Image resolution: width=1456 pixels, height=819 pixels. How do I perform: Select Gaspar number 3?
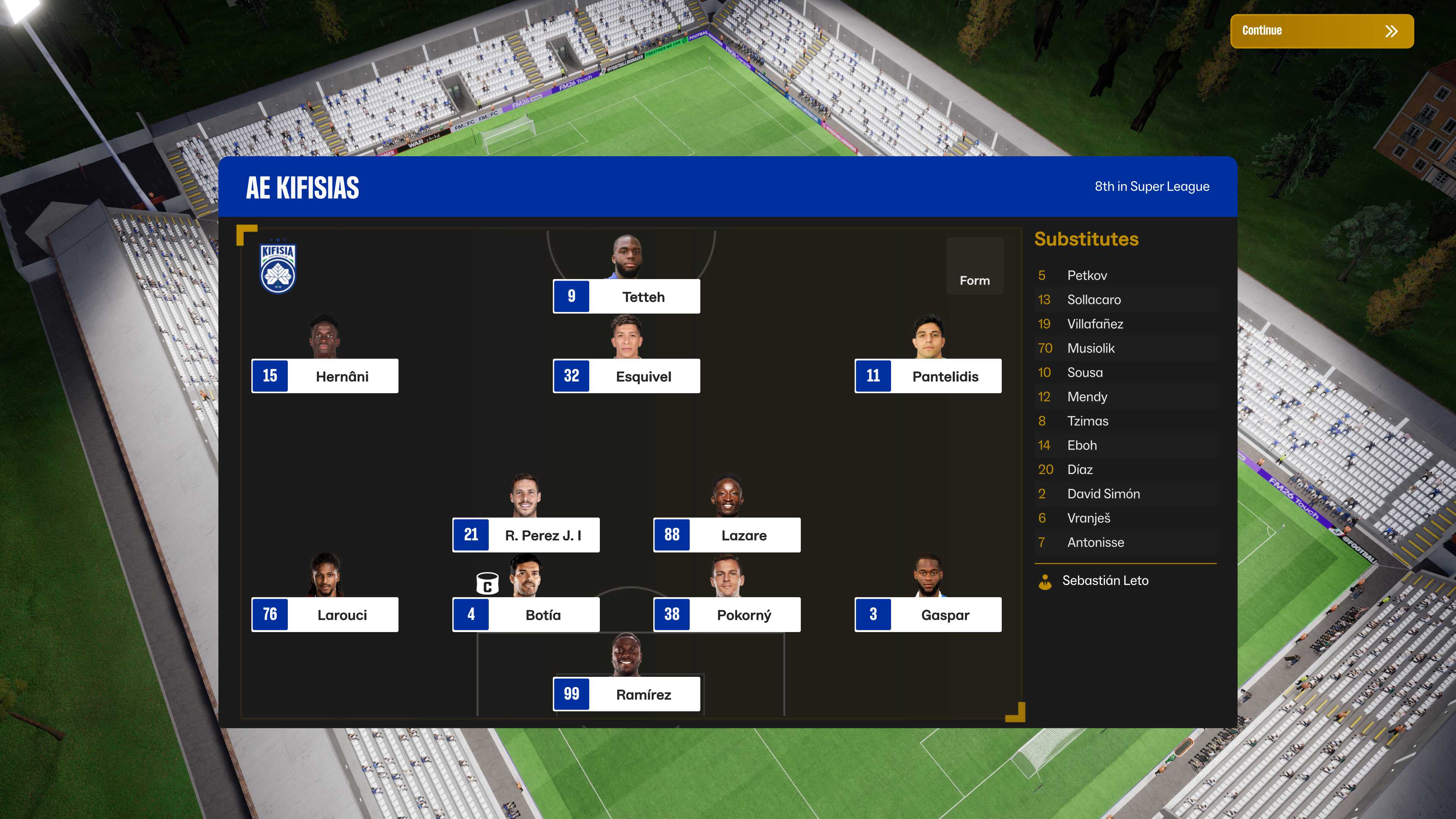927,614
